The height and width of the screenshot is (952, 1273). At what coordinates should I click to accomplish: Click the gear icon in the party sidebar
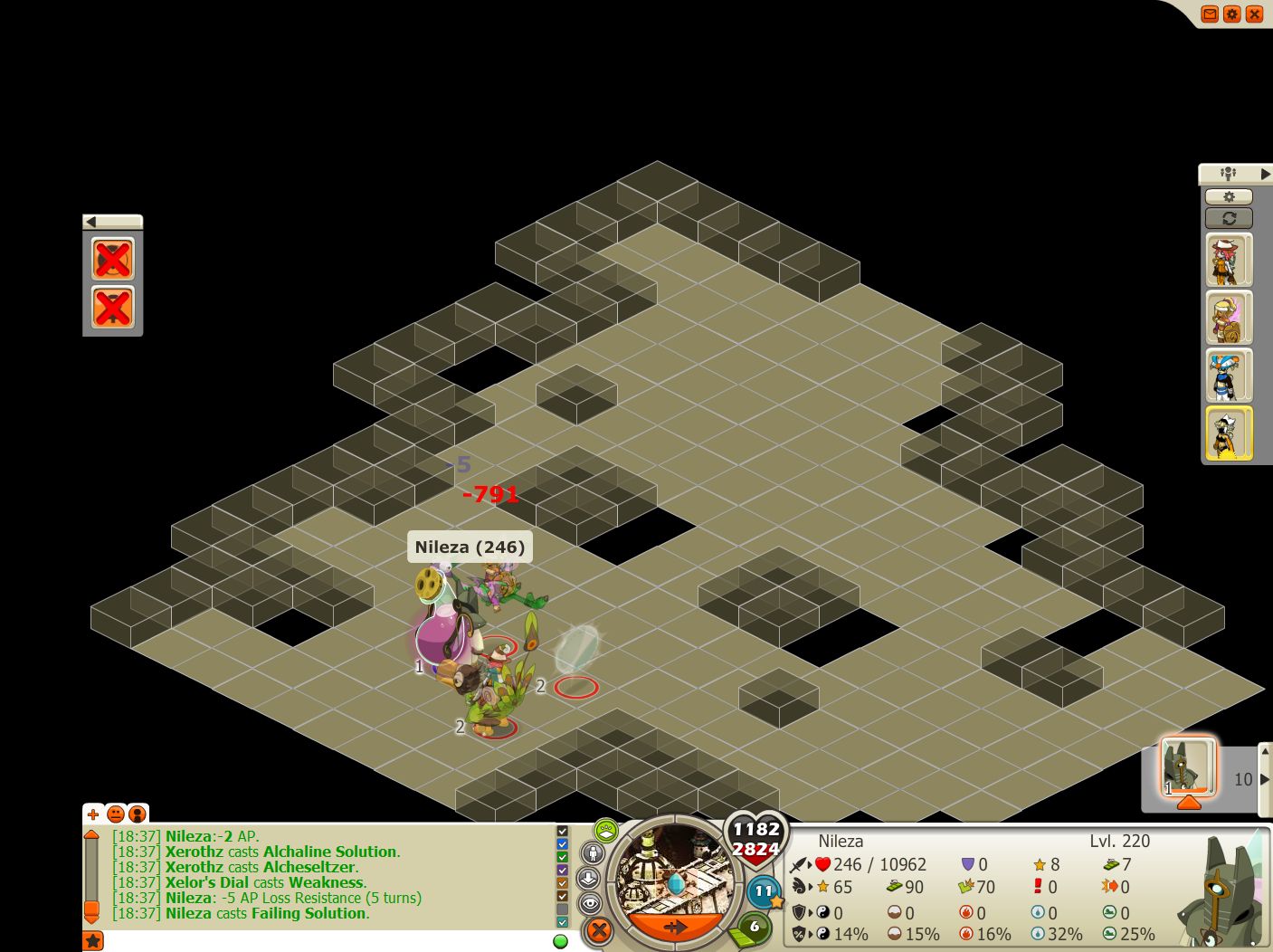pyautogui.click(x=1229, y=196)
